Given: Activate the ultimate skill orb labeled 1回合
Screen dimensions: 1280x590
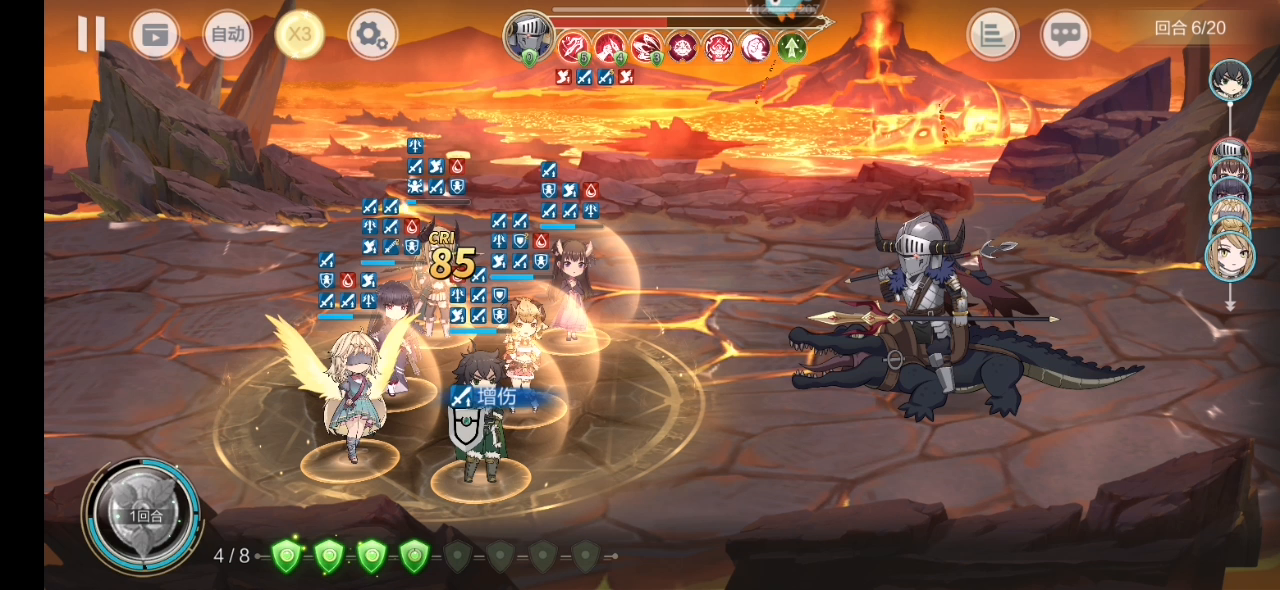Looking at the screenshot, I should click(x=143, y=514).
